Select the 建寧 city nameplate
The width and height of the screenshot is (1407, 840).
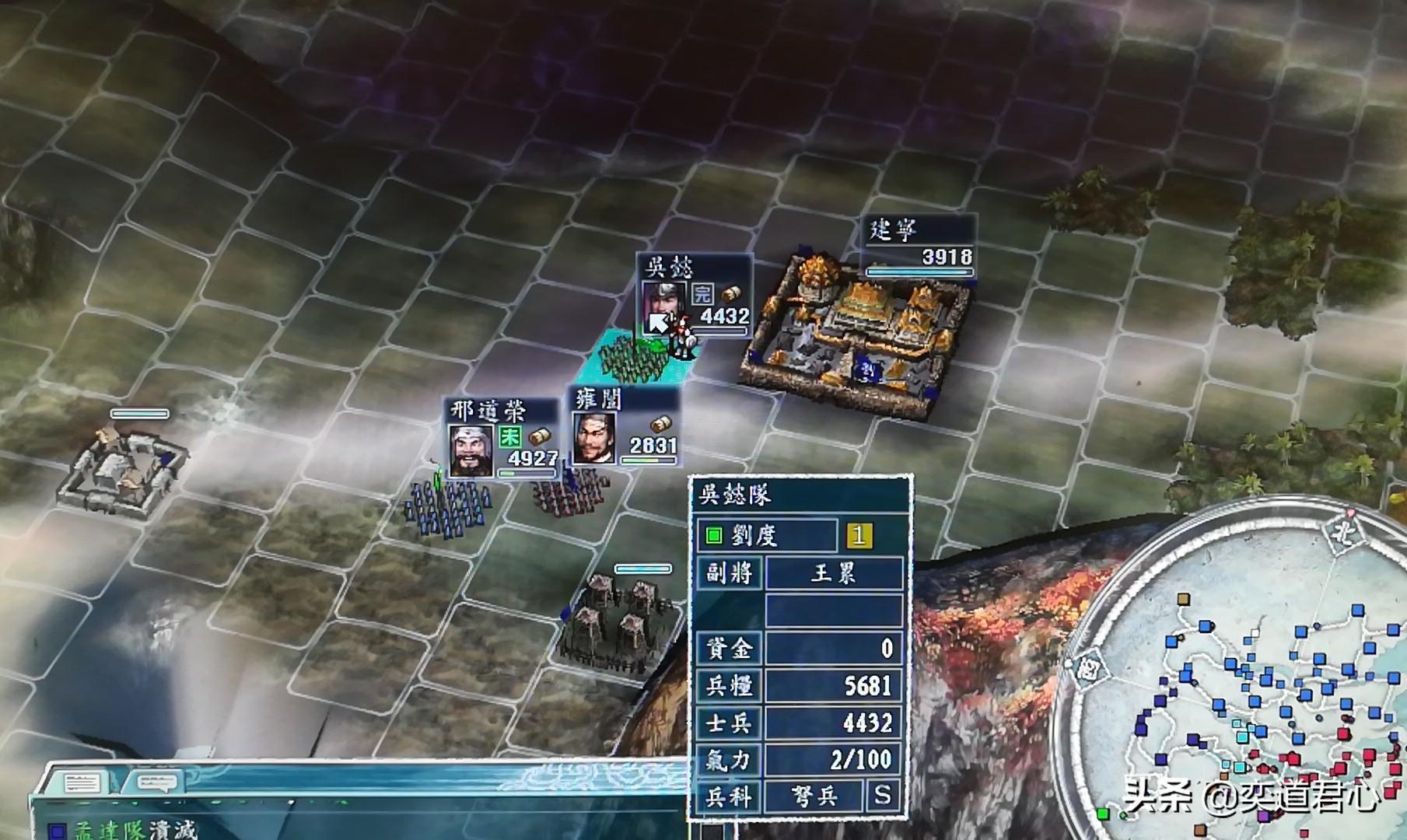pyautogui.click(x=919, y=244)
